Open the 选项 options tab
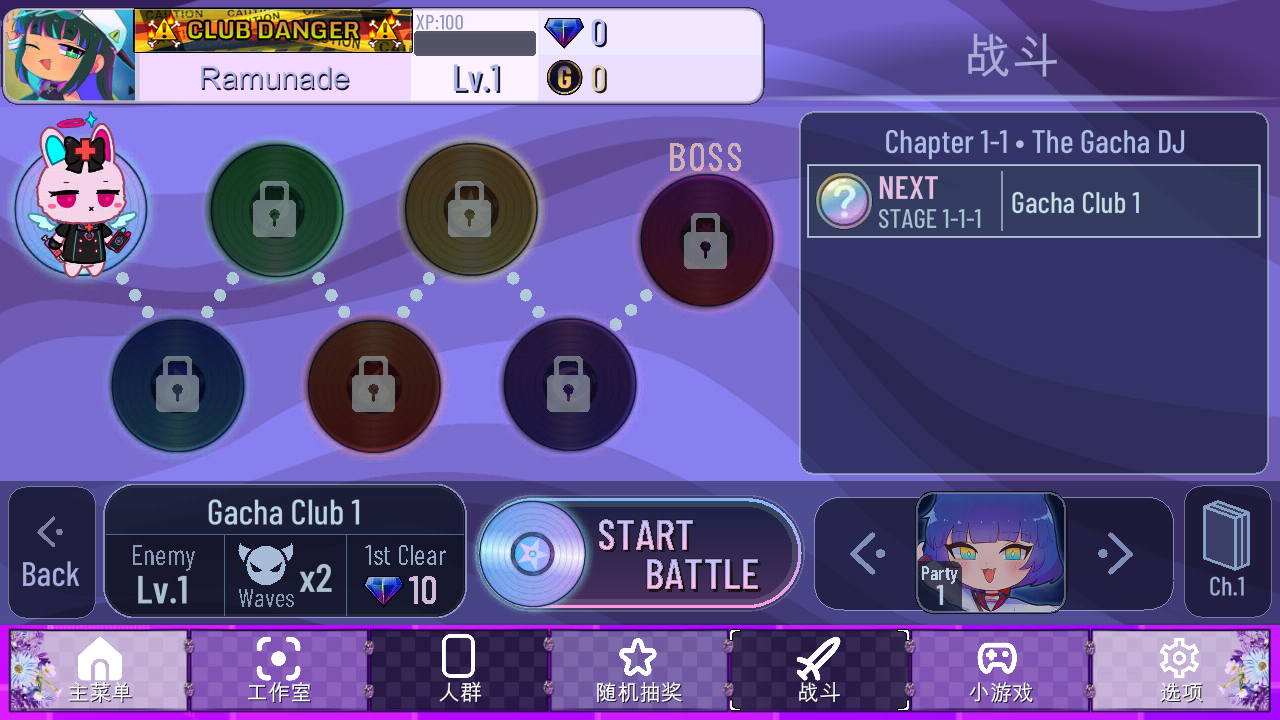 pos(1180,670)
